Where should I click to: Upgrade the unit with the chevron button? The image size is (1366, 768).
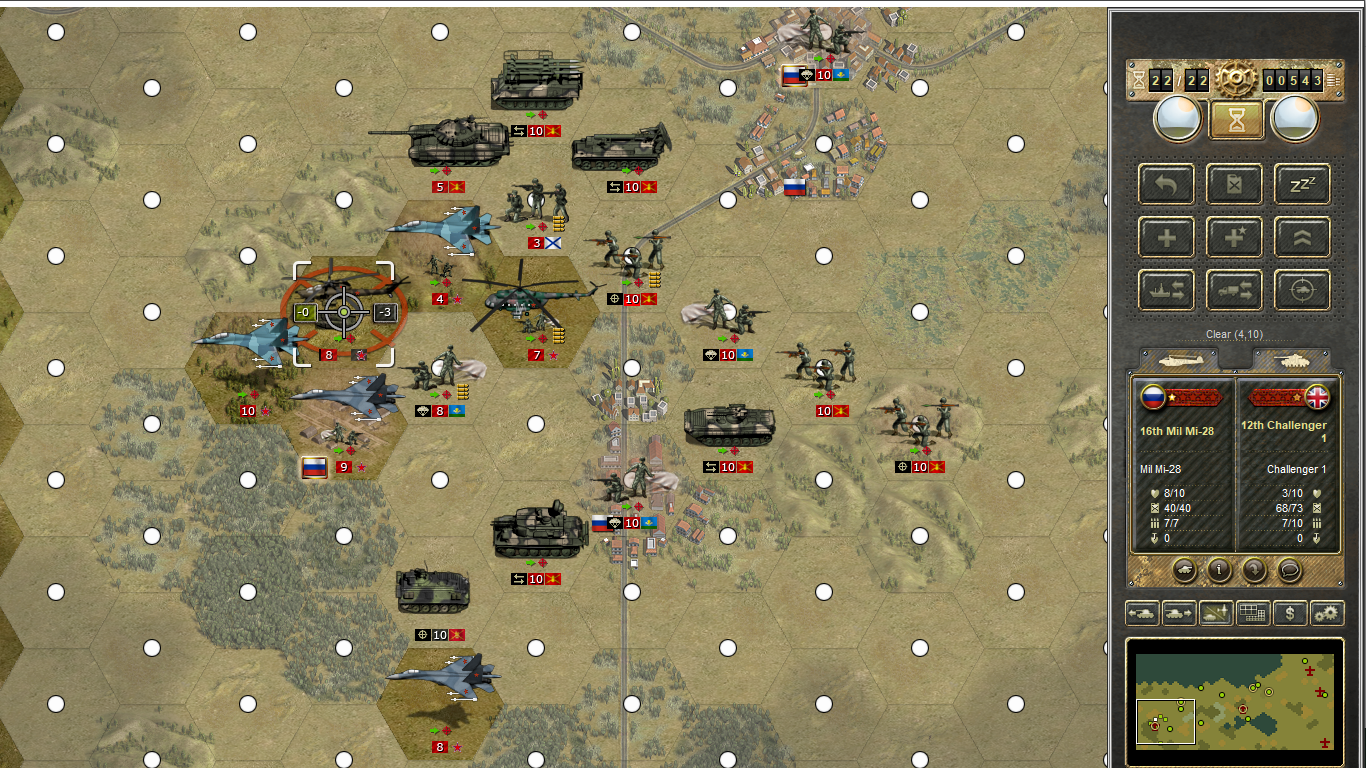pos(1302,238)
